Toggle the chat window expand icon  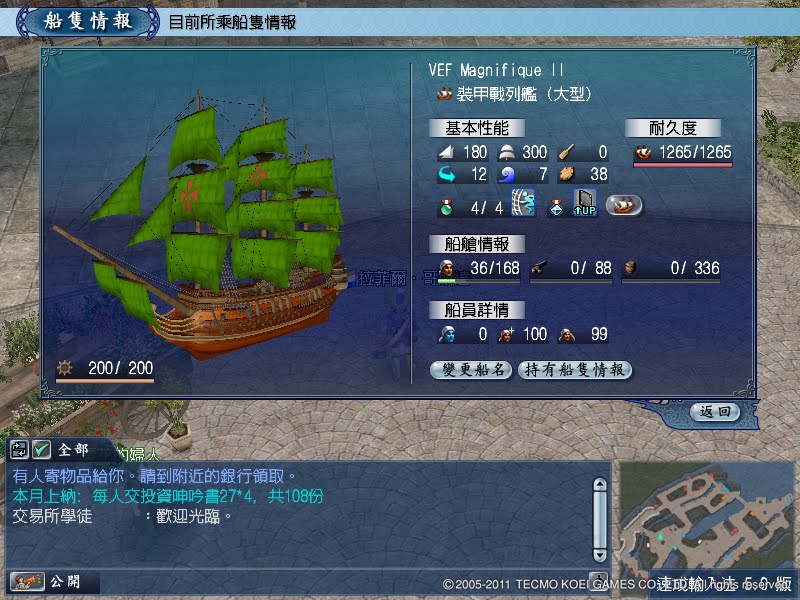tap(20, 450)
